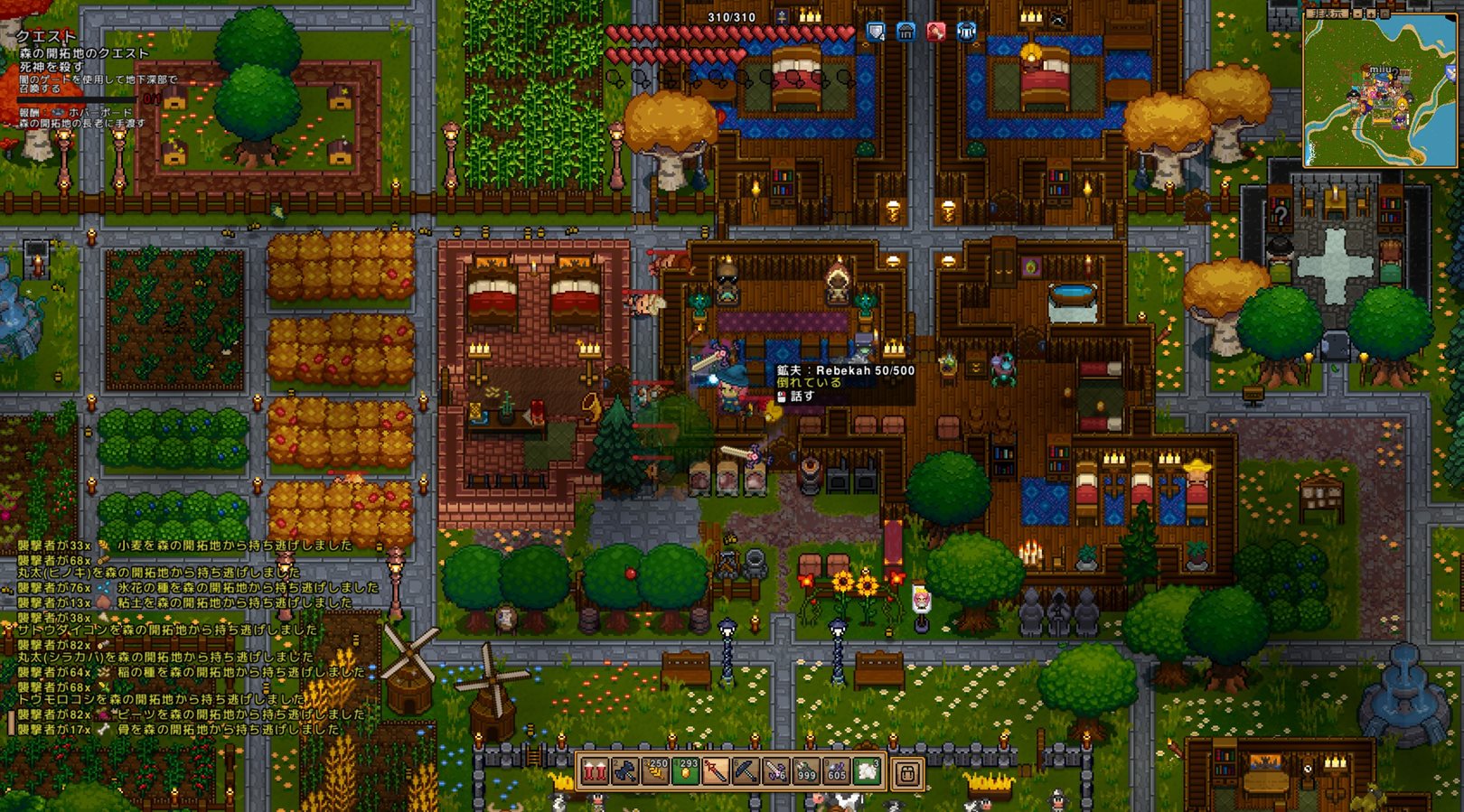Talk to Rebekah via 話す option
The image size is (1464, 812).
(x=802, y=396)
